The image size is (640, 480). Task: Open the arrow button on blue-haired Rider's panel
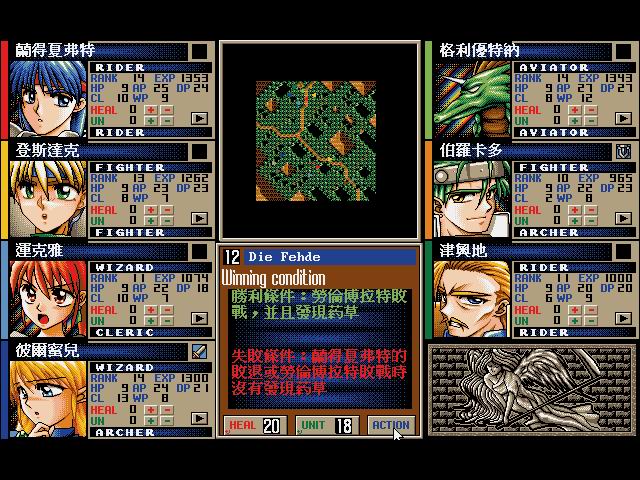[x=200, y=118]
